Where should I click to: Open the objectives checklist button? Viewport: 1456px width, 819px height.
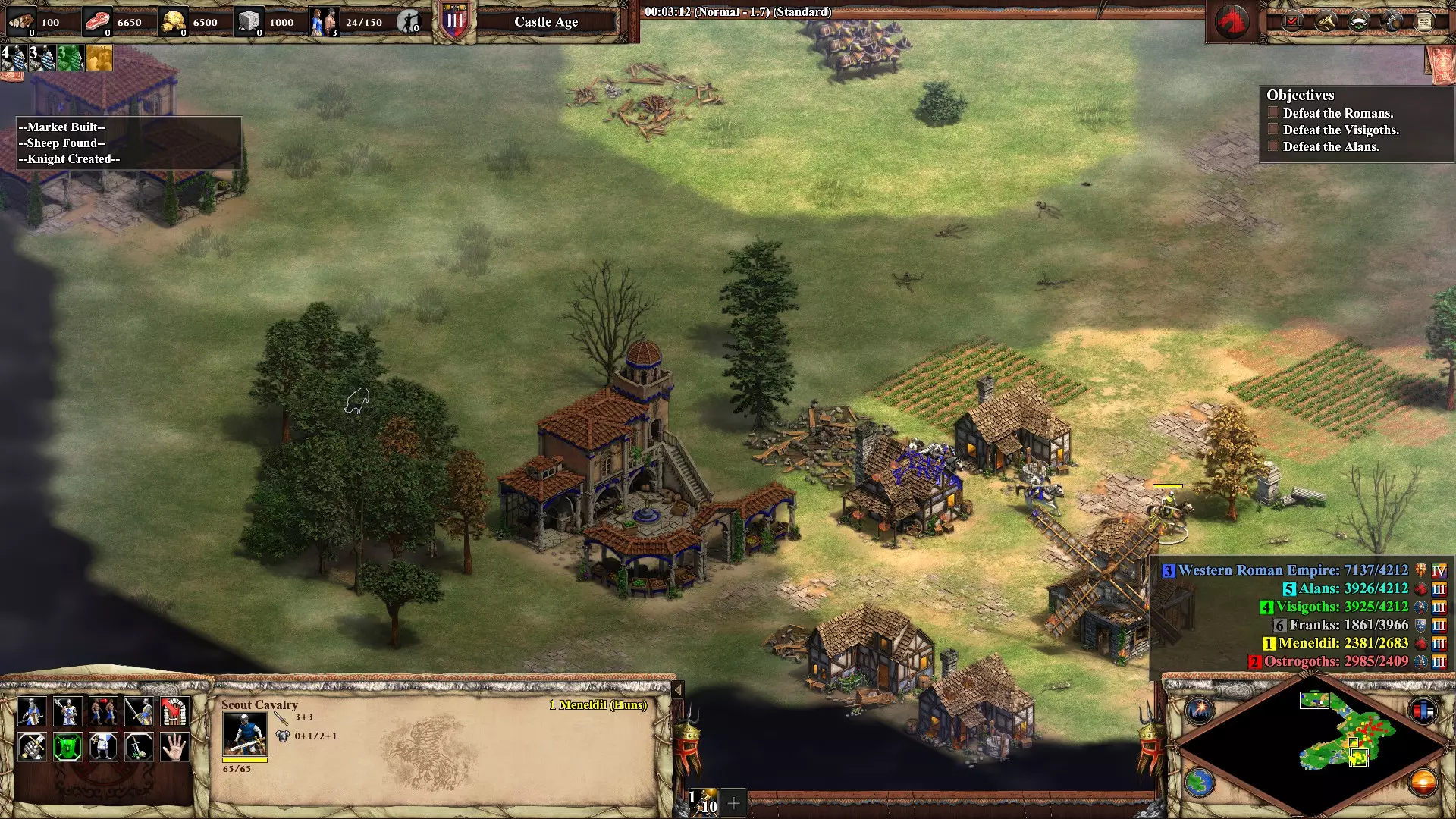point(1291,22)
